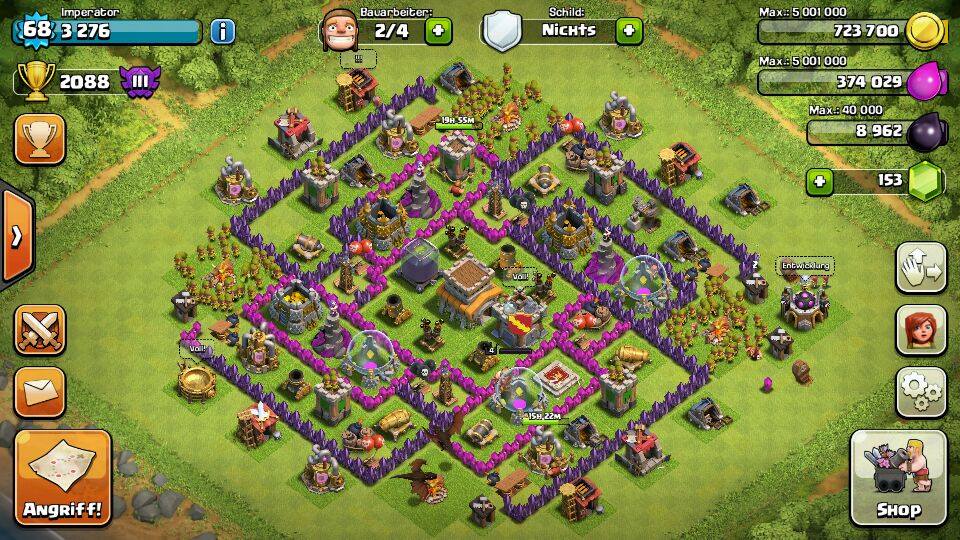Image resolution: width=960 pixels, height=540 pixels.
Task: Click the blue info button
Action: 222,30
